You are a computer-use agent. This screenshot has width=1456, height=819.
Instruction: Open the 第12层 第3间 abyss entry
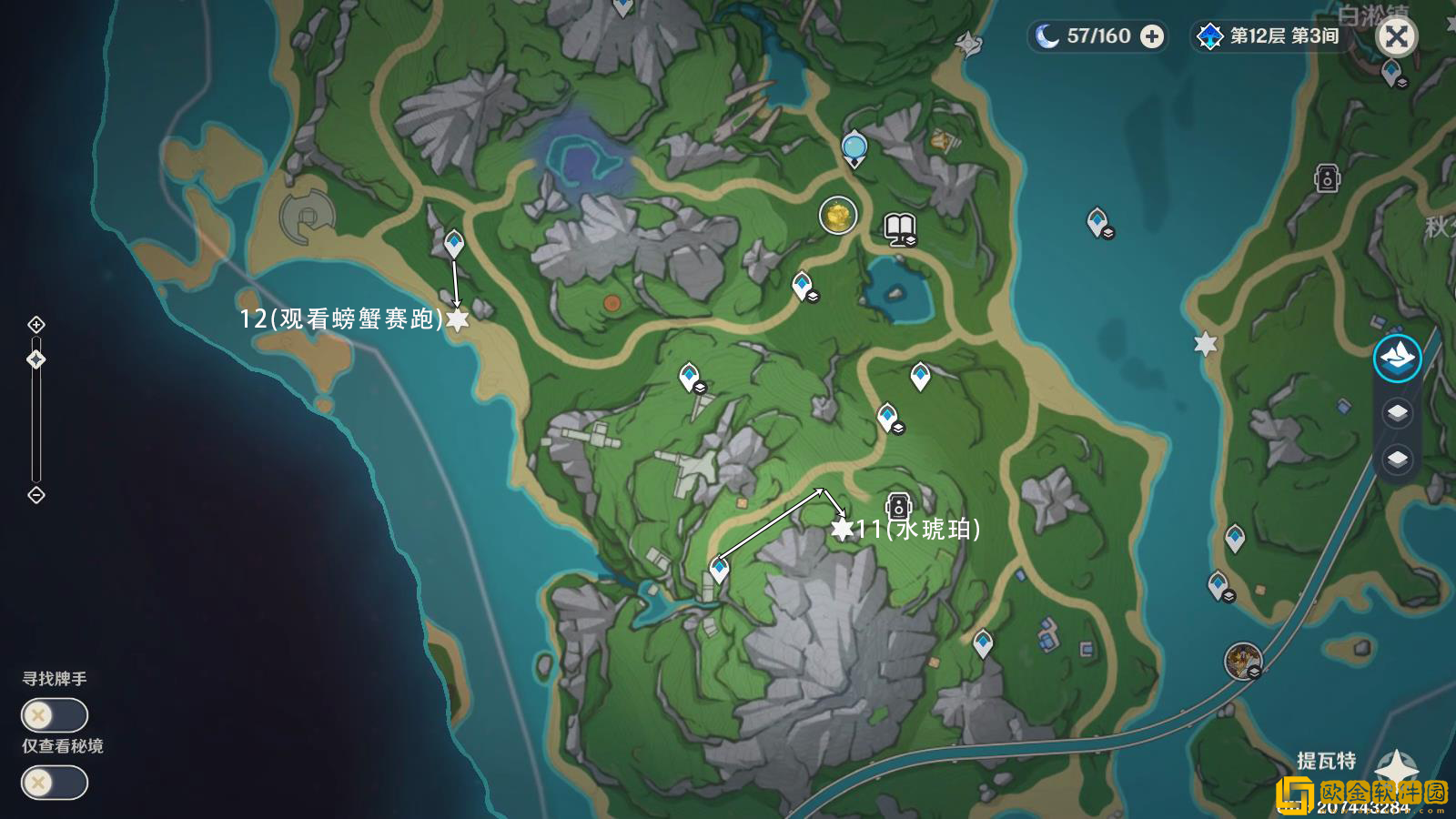(1268, 37)
